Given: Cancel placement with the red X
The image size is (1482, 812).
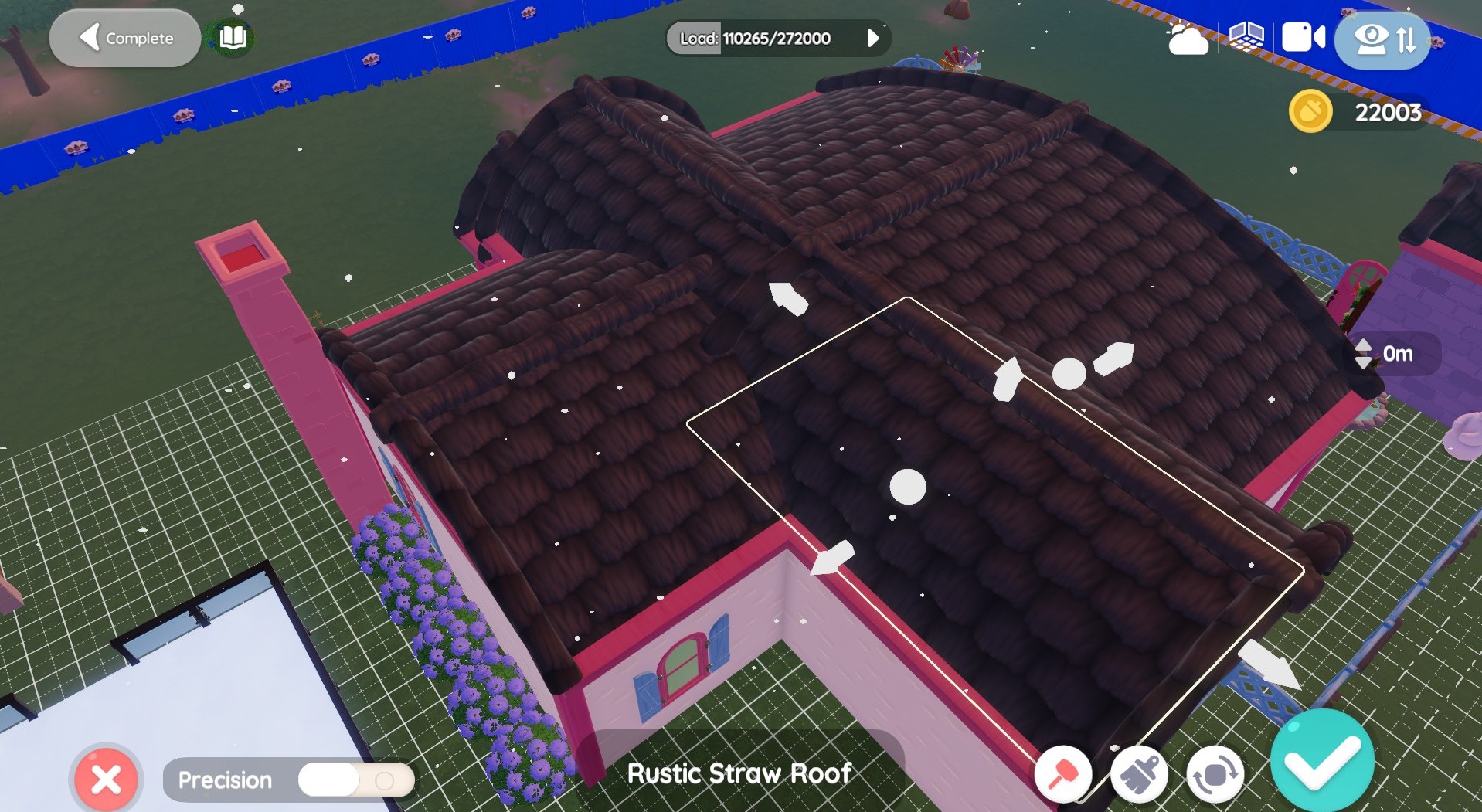Looking at the screenshot, I should pos(106,779).
